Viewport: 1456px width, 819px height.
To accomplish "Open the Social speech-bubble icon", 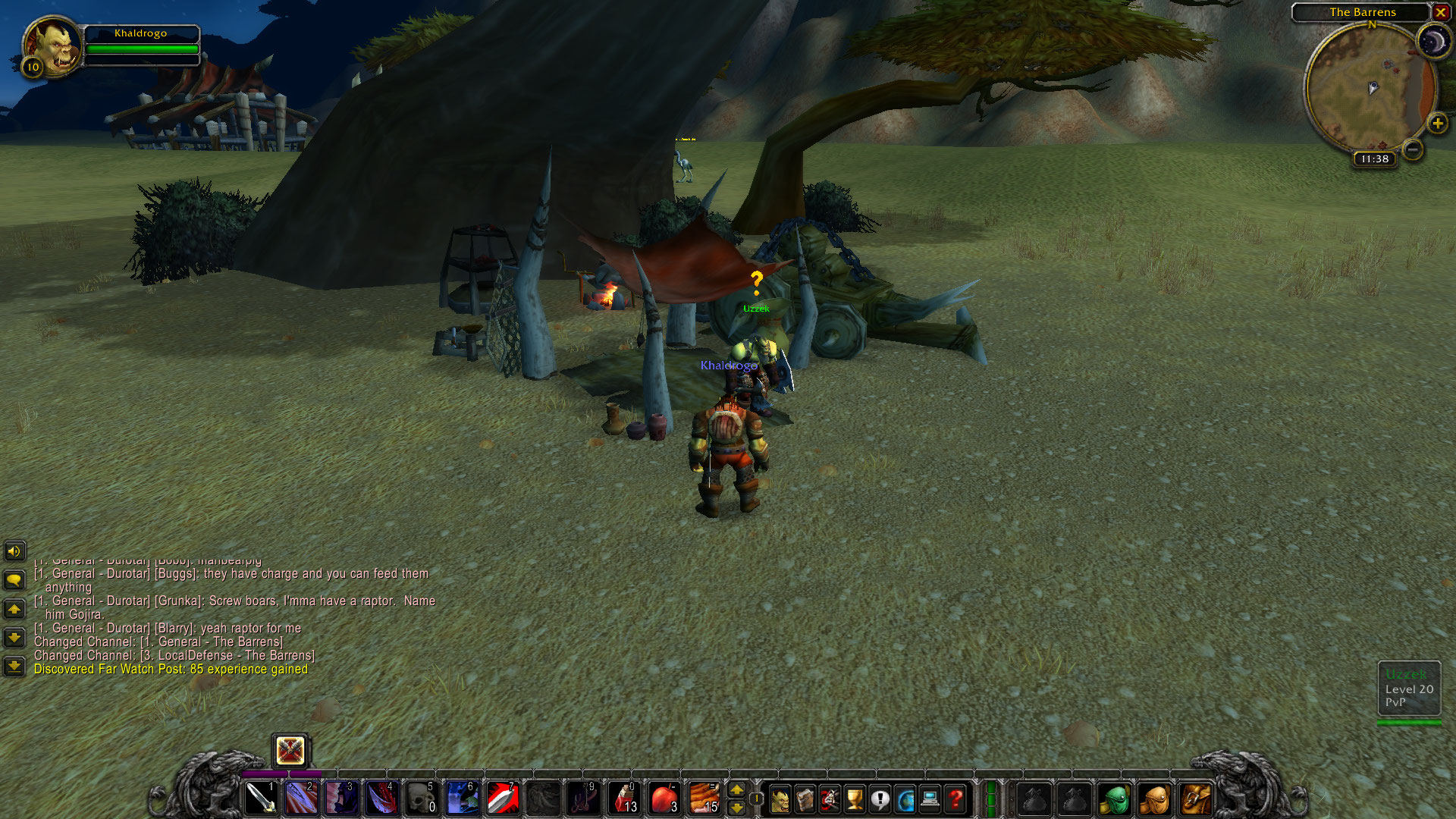I will [x=880, y=798].
